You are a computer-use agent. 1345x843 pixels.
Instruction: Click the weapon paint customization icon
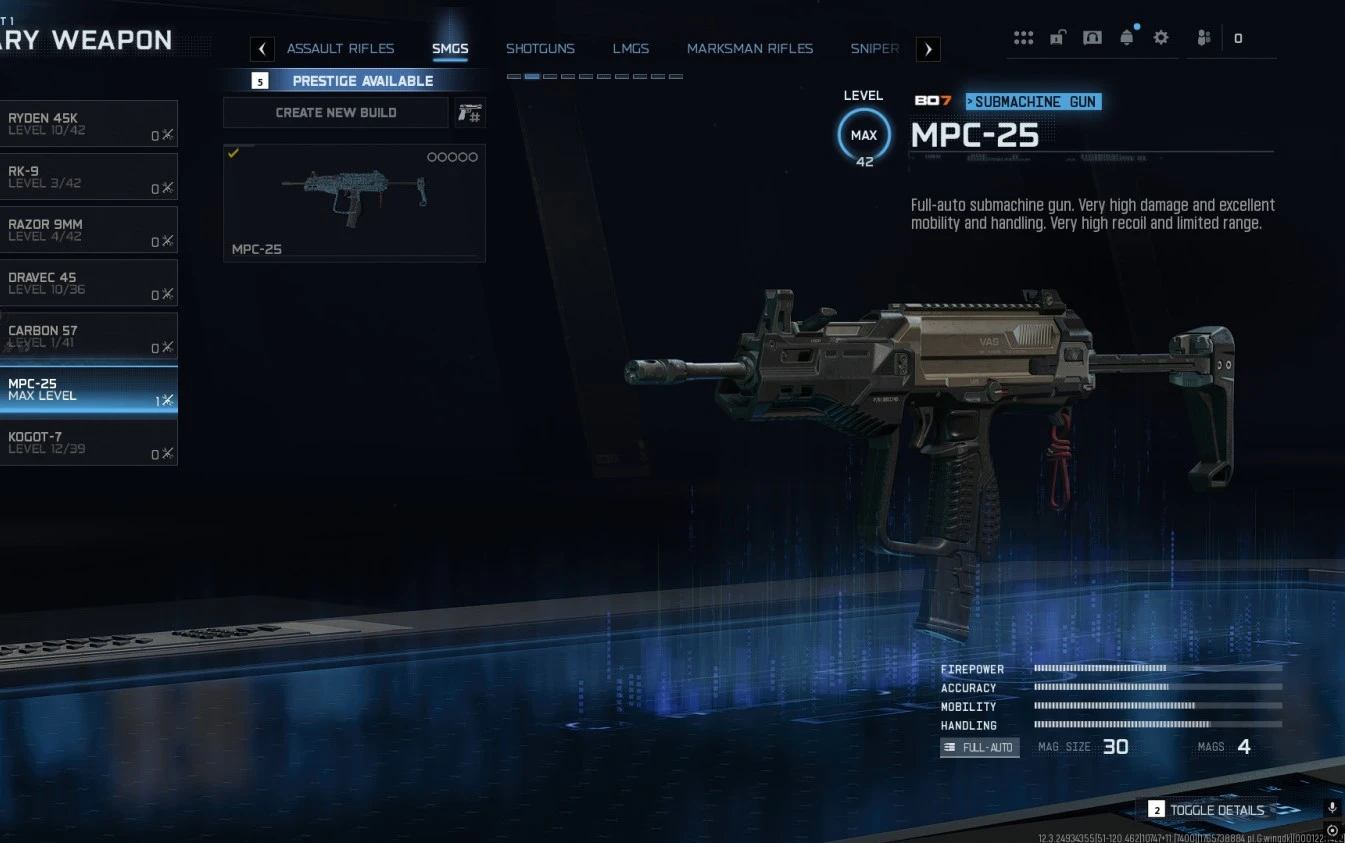point(469,112)
